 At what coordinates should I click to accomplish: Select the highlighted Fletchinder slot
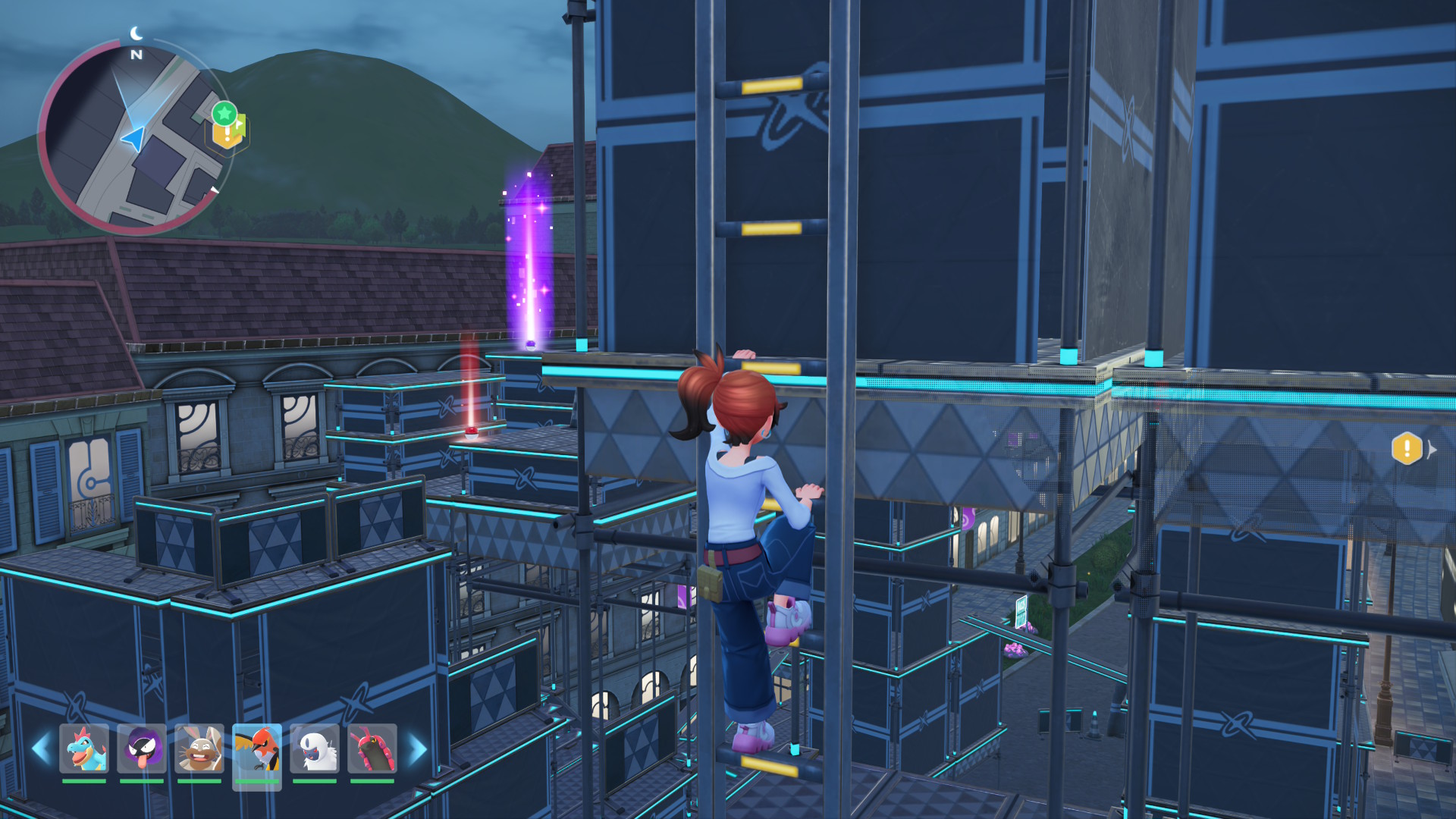tap(257, 749)
